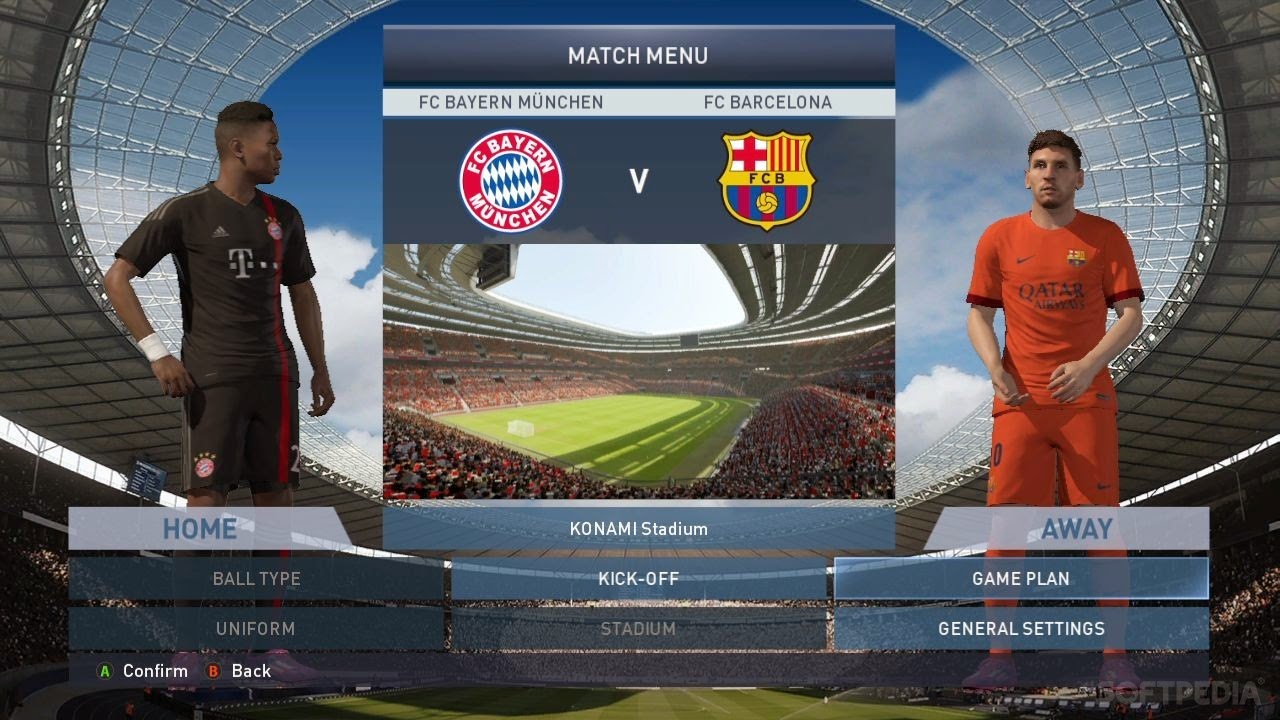
Task: Open the UNIFORM selection
Action: click(x=256, y=629)
